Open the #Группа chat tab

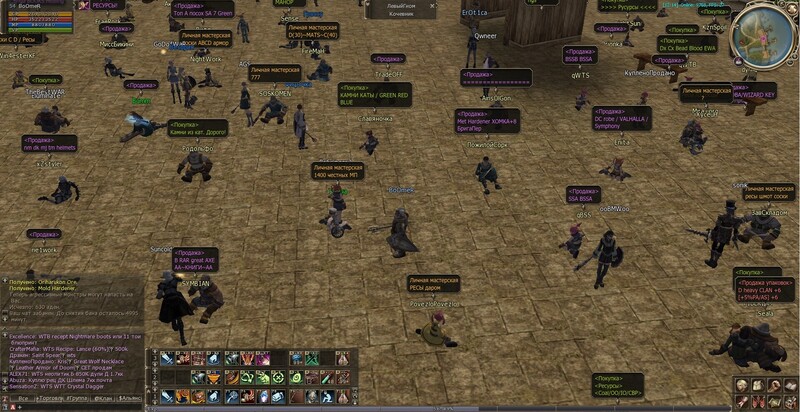pos(77,397)
